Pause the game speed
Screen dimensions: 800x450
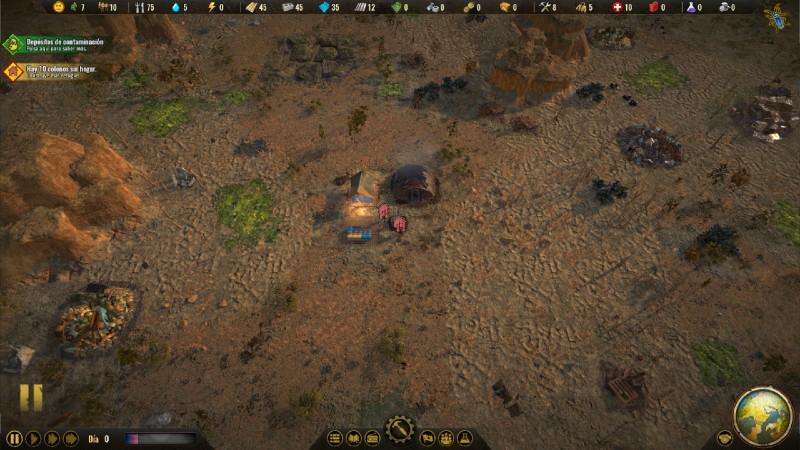click(x=14, y=438)
